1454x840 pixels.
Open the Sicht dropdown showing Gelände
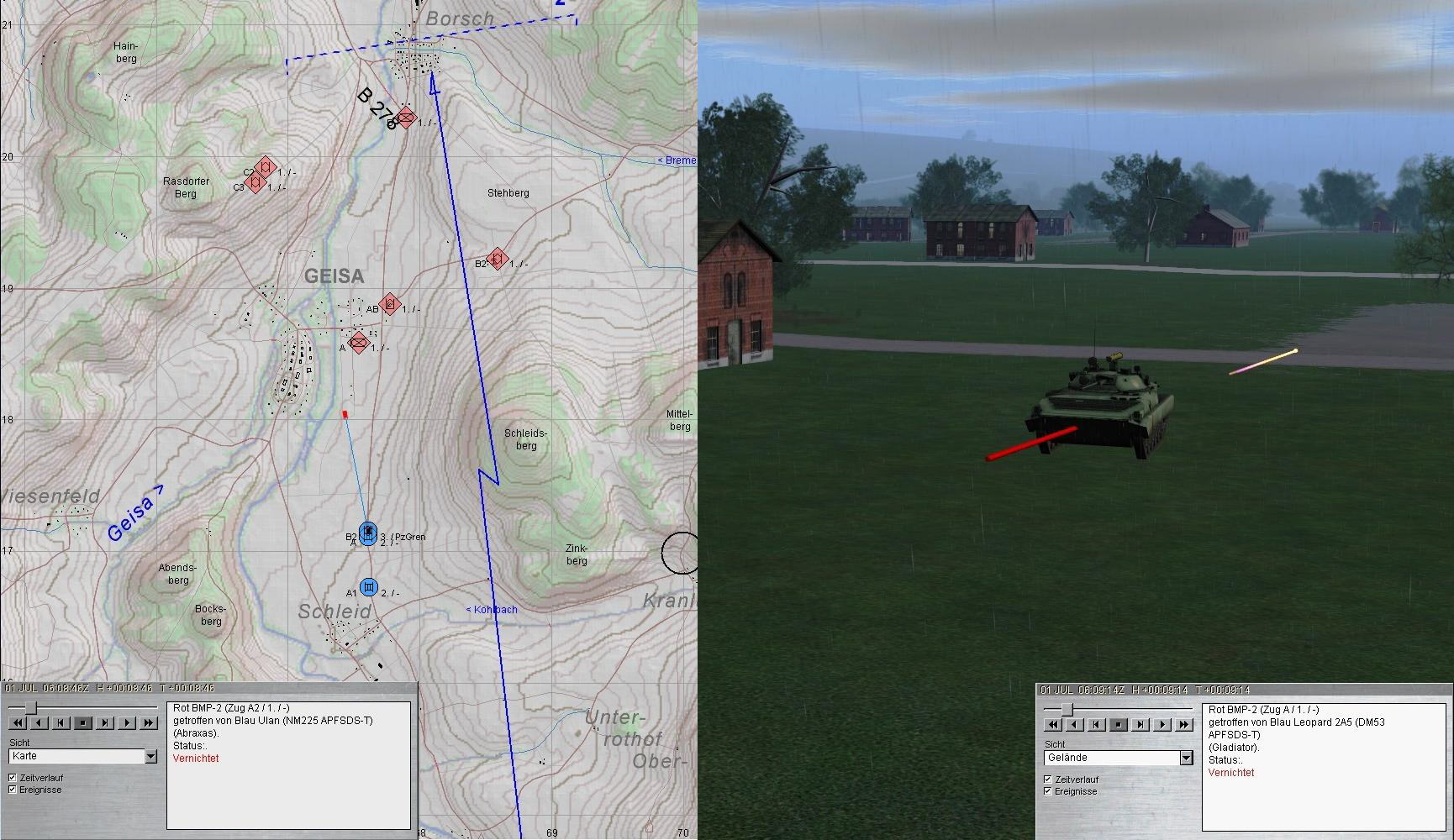[1186, 759]
